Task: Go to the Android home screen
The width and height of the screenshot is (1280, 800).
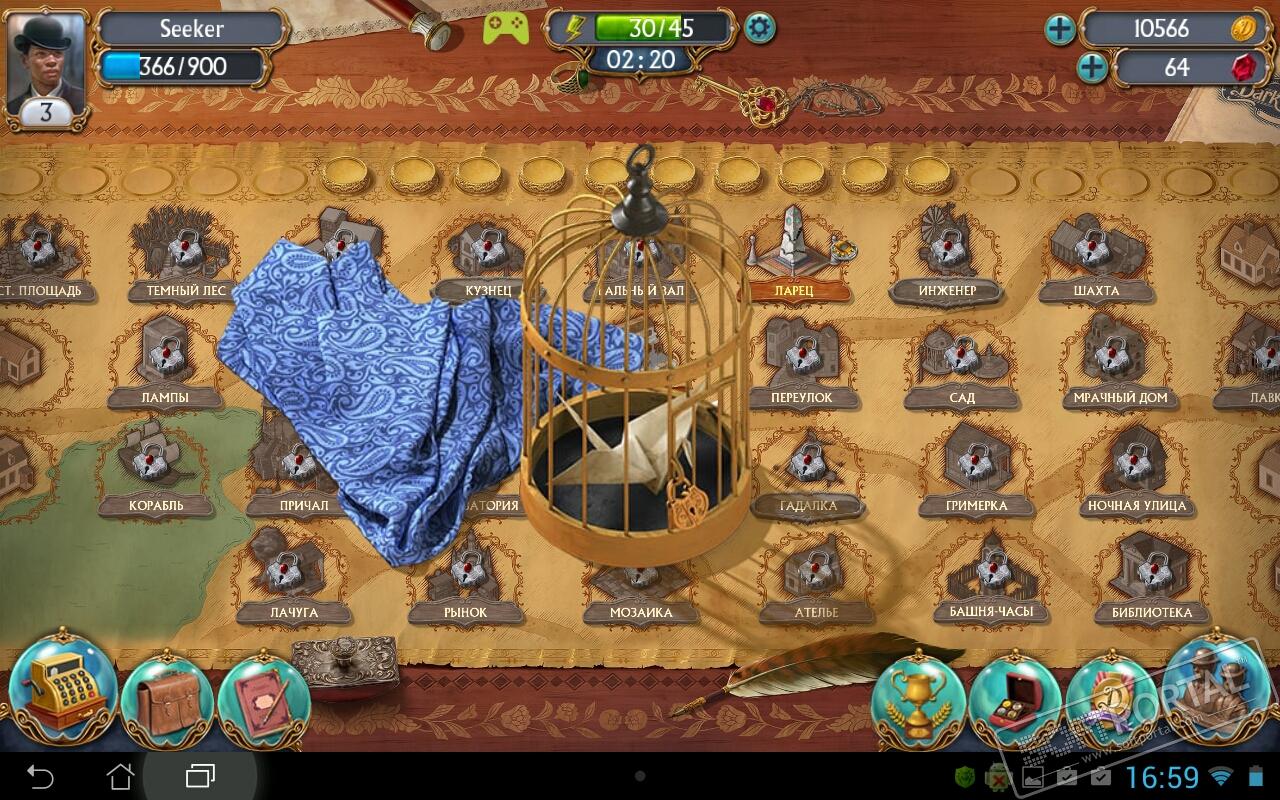Action: tap(120, 776)
